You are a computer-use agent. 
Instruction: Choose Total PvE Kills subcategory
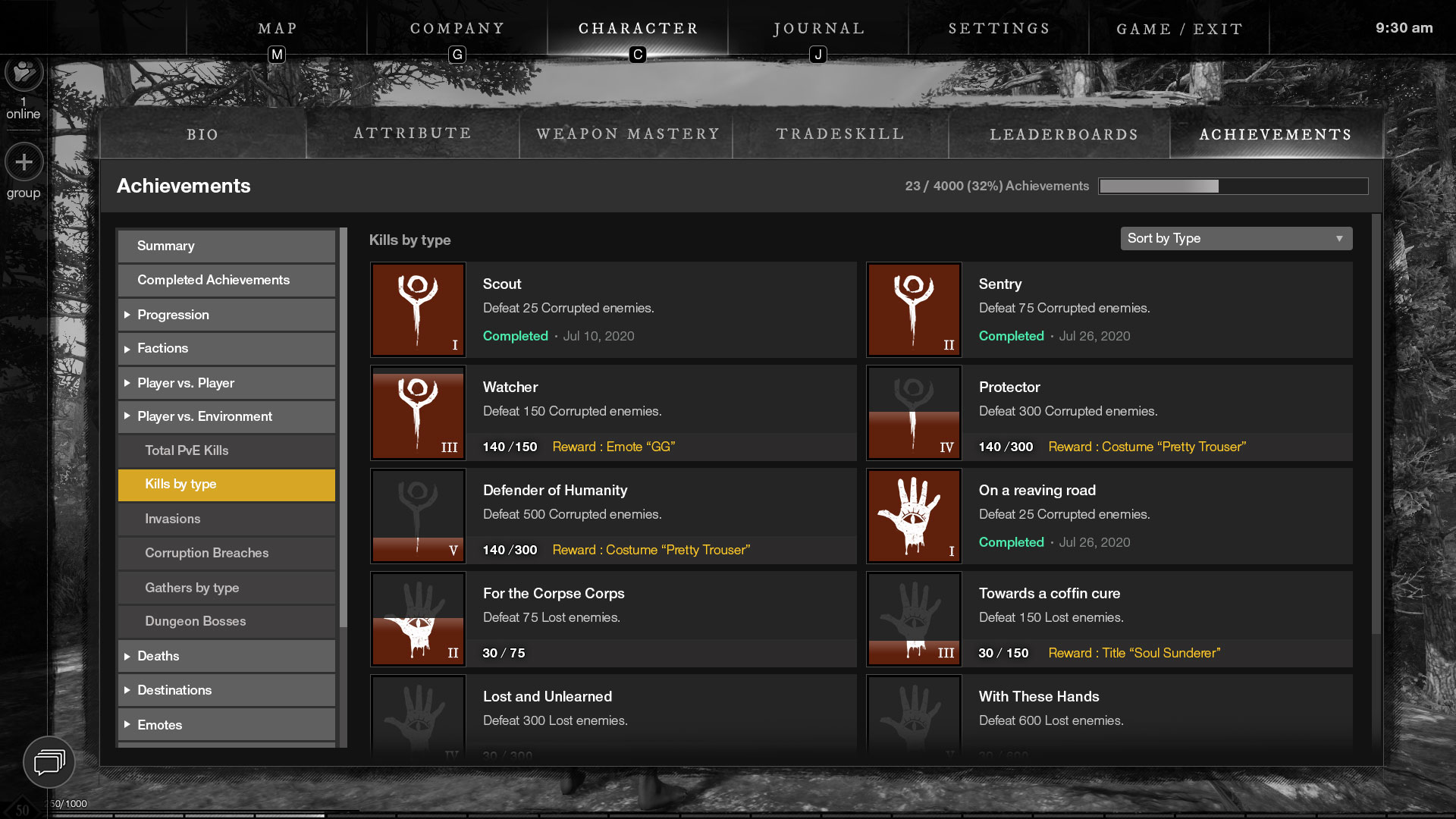tap(226, 450)
